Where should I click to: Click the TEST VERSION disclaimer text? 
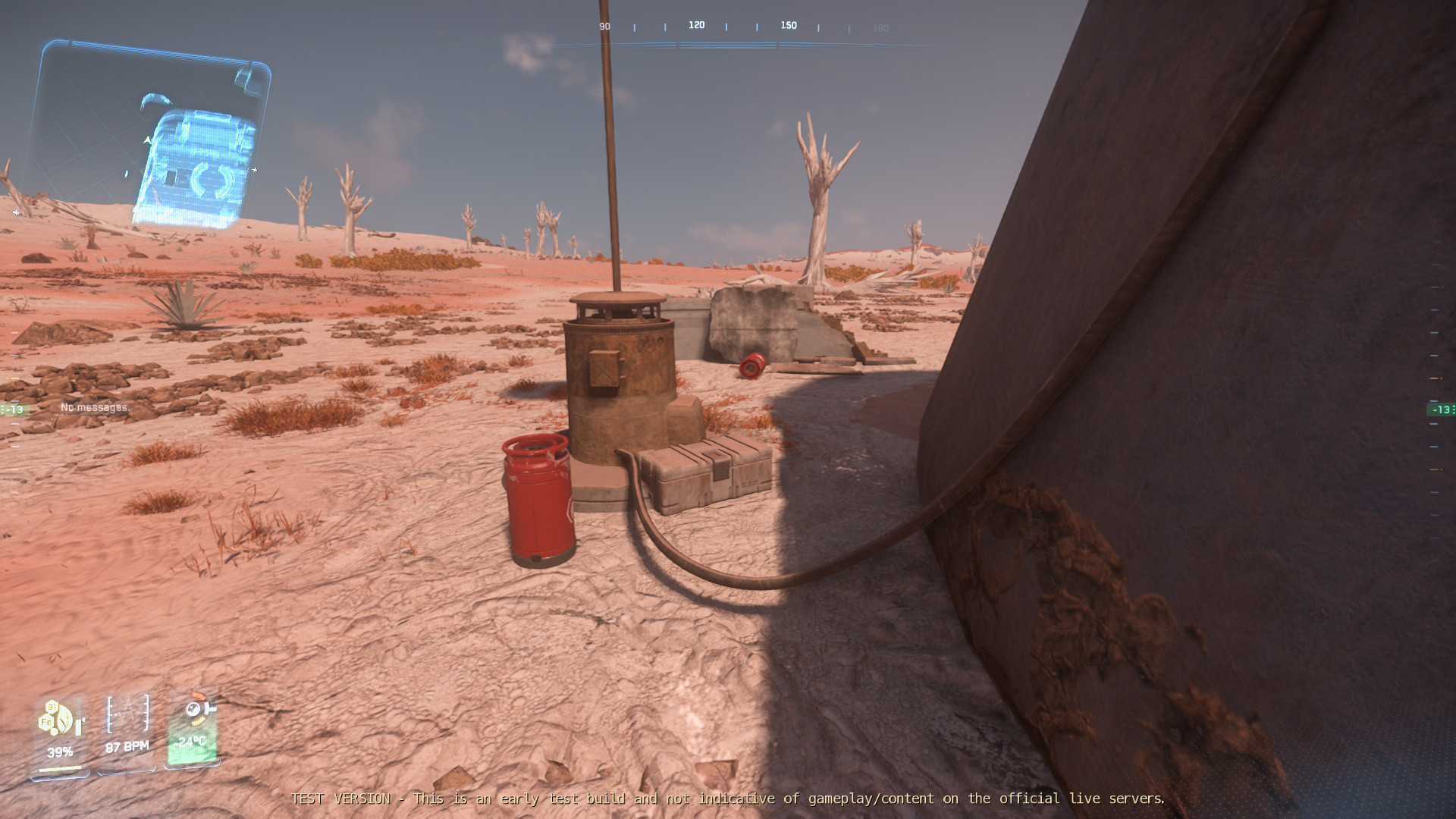pyautogui.click(x=728, y=799)
